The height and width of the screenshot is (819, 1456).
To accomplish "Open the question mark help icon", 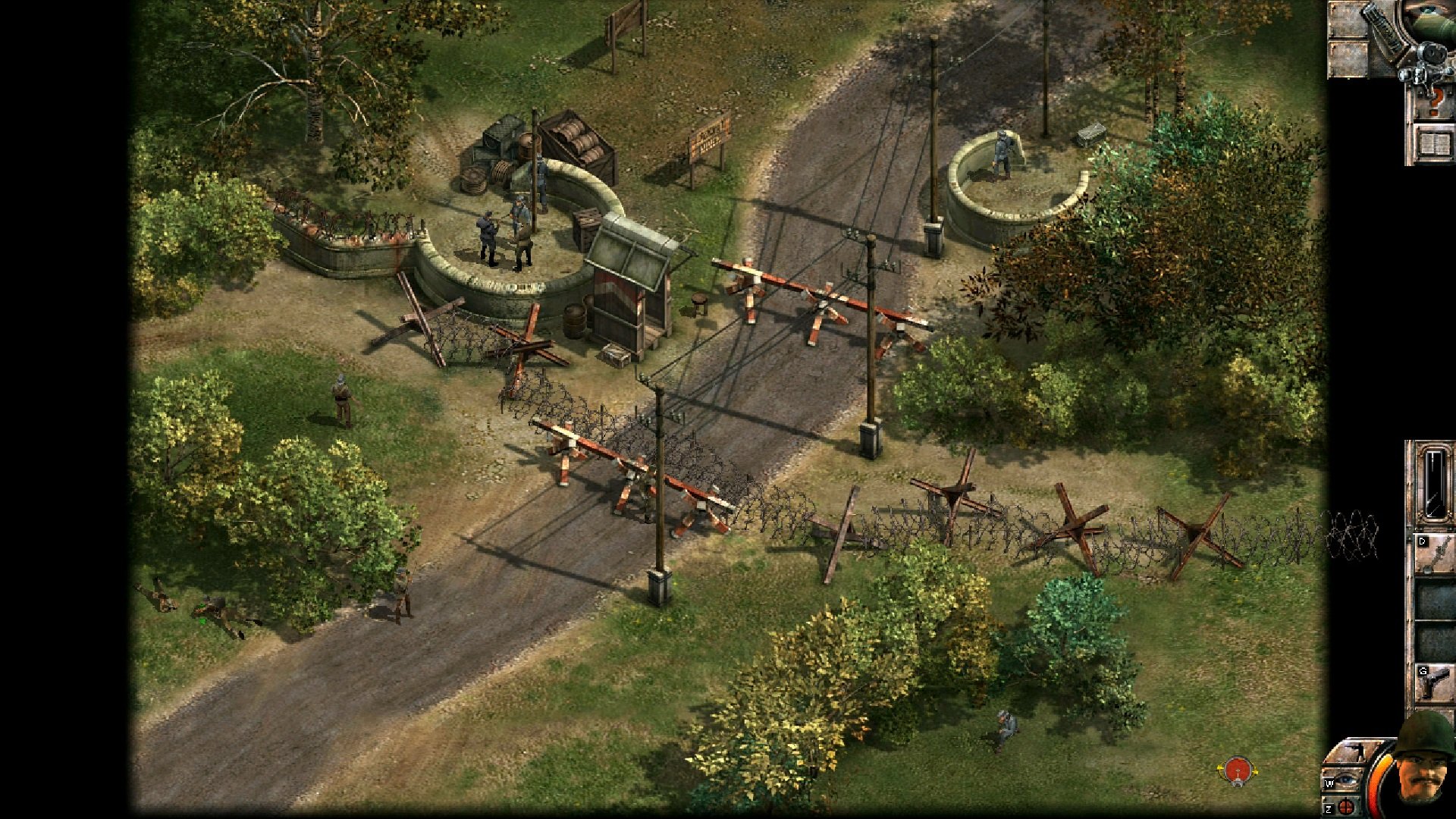I will click(1436, 102).
